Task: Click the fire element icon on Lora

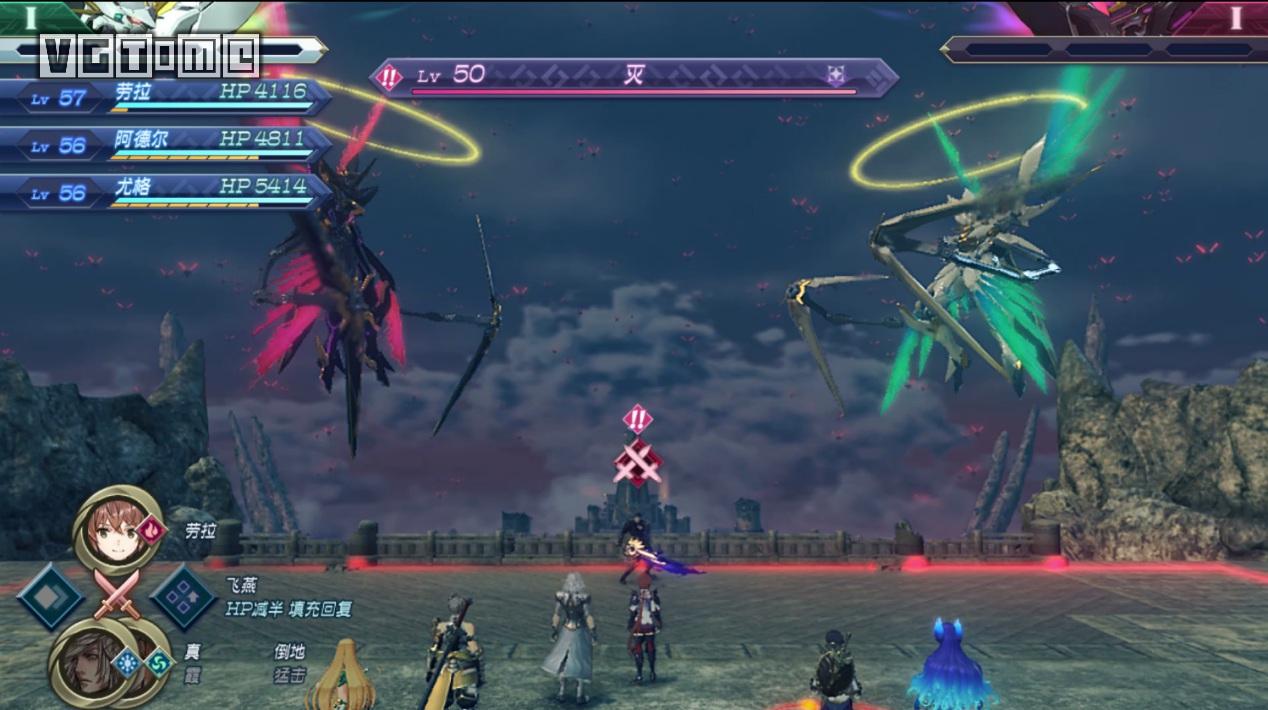Action: [151, 529]
